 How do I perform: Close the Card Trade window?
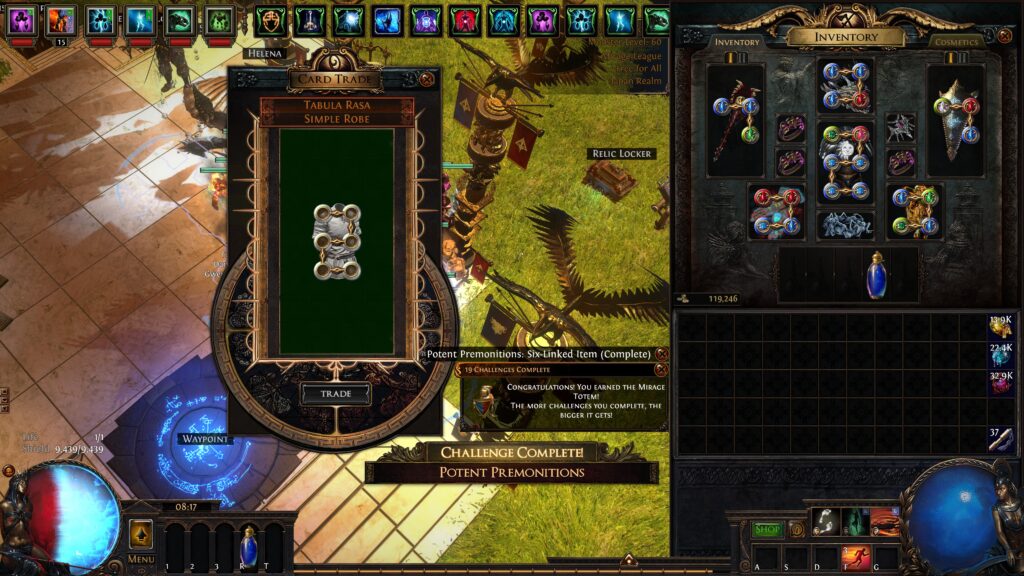click(x=427, y=78)
